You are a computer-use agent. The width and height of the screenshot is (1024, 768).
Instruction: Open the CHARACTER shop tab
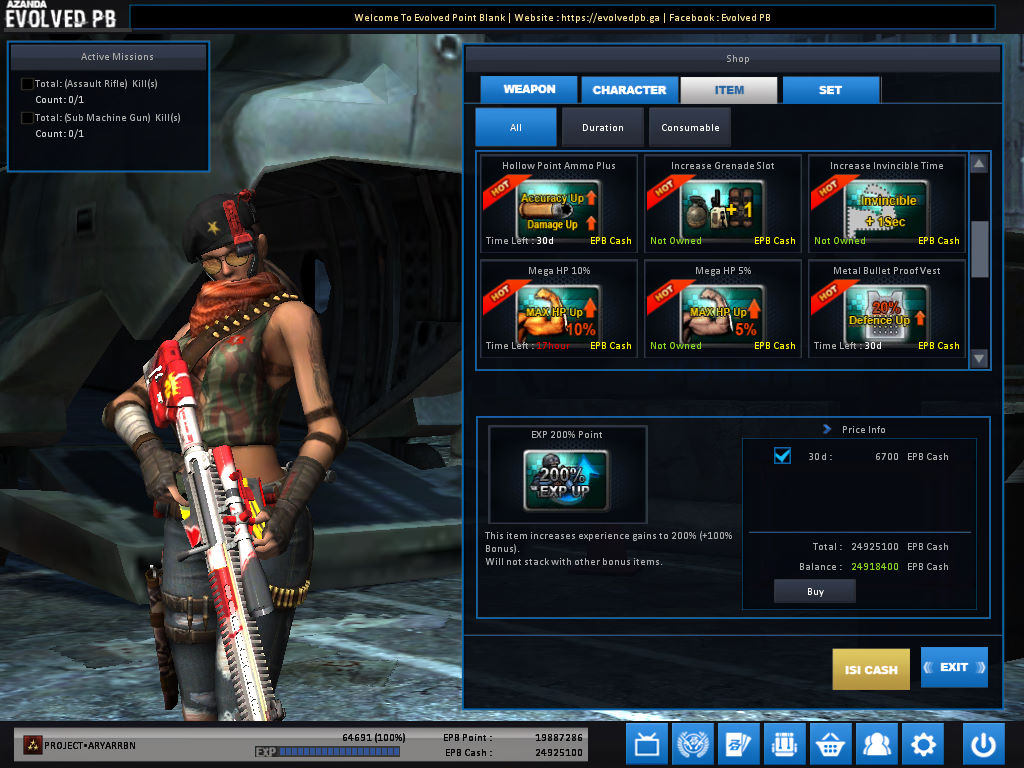pos(629,90)
